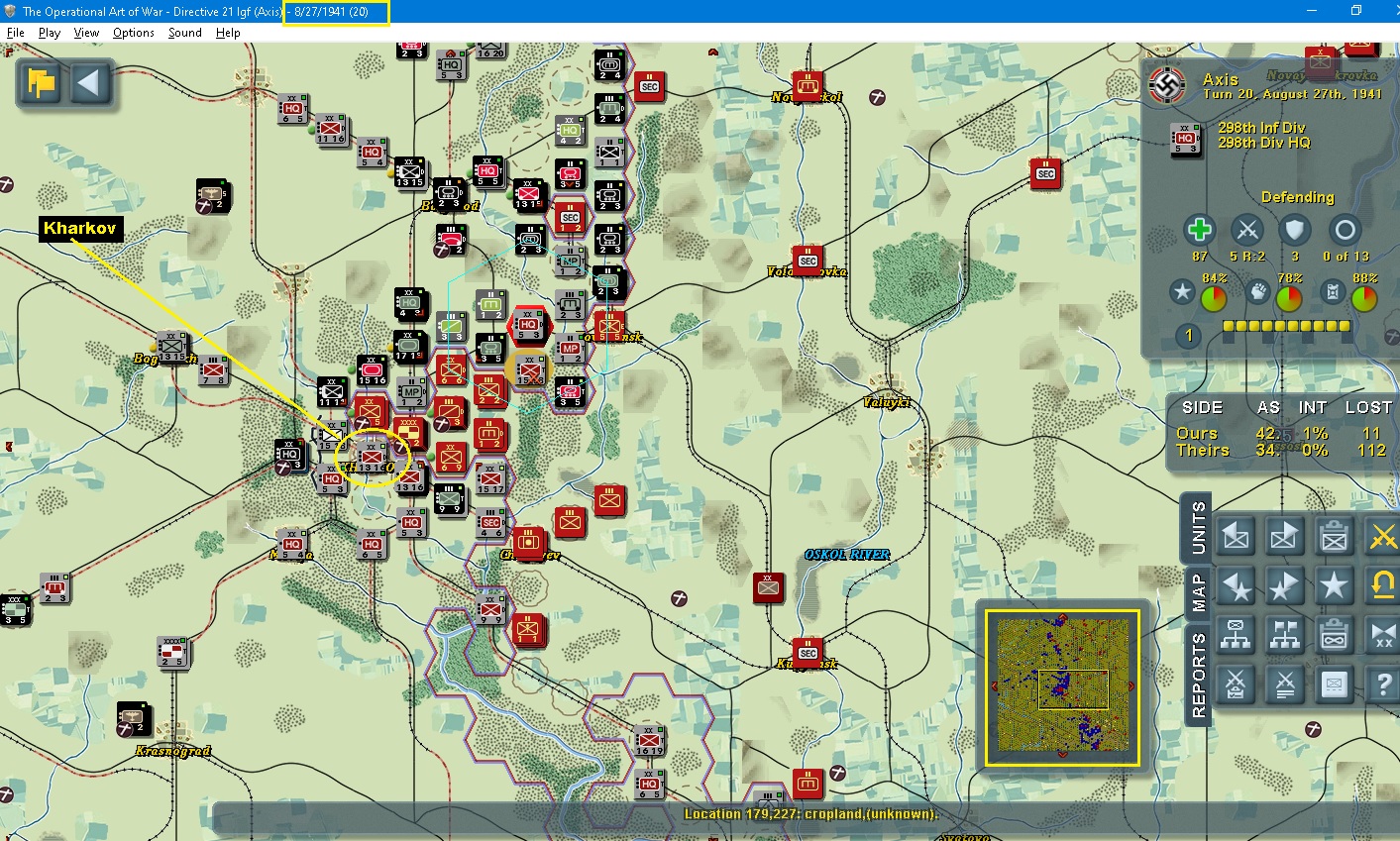The width and height of the screenshot is (1400, 841).
Task: Open the order of battle icon
Action: coord(1235,635)
